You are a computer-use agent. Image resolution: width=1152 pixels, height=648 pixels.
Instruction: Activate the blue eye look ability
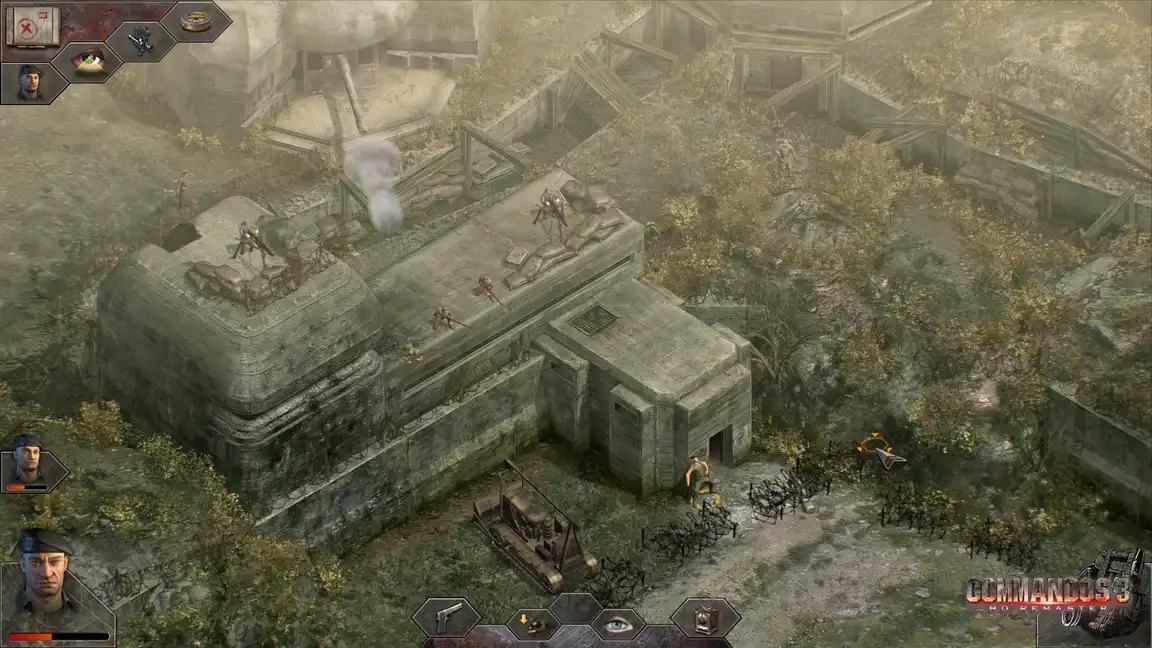(617, 625)
